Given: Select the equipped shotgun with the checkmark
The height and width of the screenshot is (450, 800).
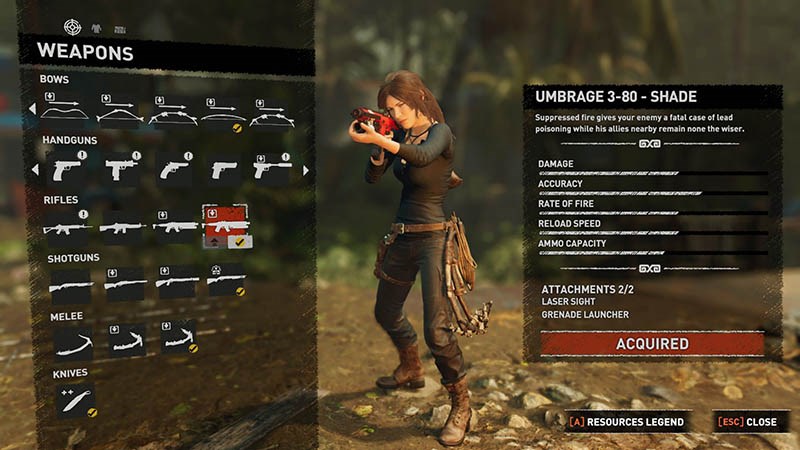Looking at the screenshot, I should point(225,283).
